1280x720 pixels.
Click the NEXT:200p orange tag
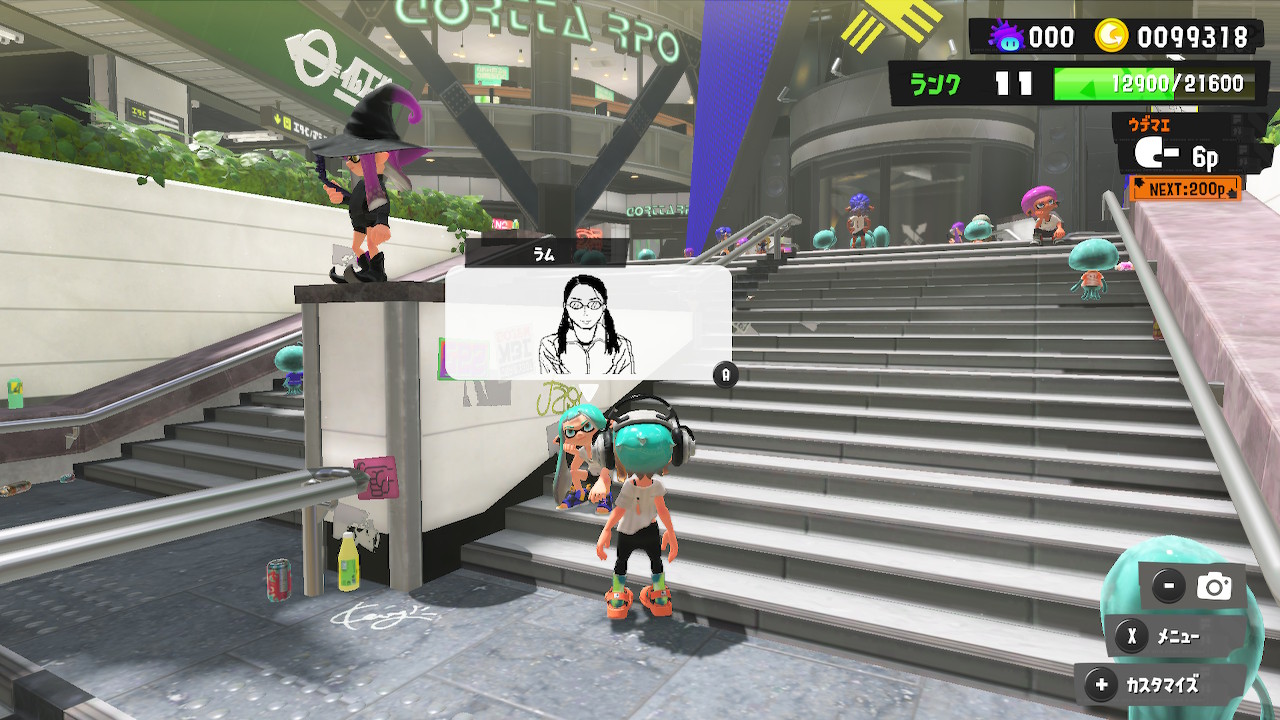(1185, 188)
